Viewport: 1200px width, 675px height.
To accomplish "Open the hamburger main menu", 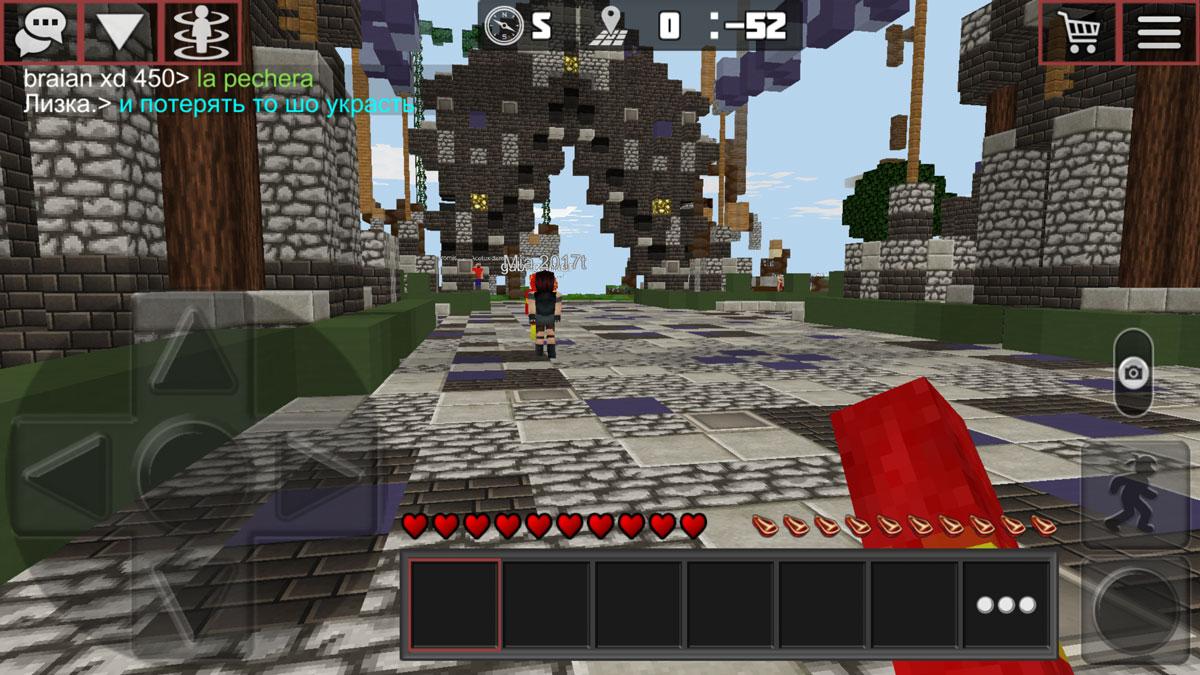I will coord(1159,32).
